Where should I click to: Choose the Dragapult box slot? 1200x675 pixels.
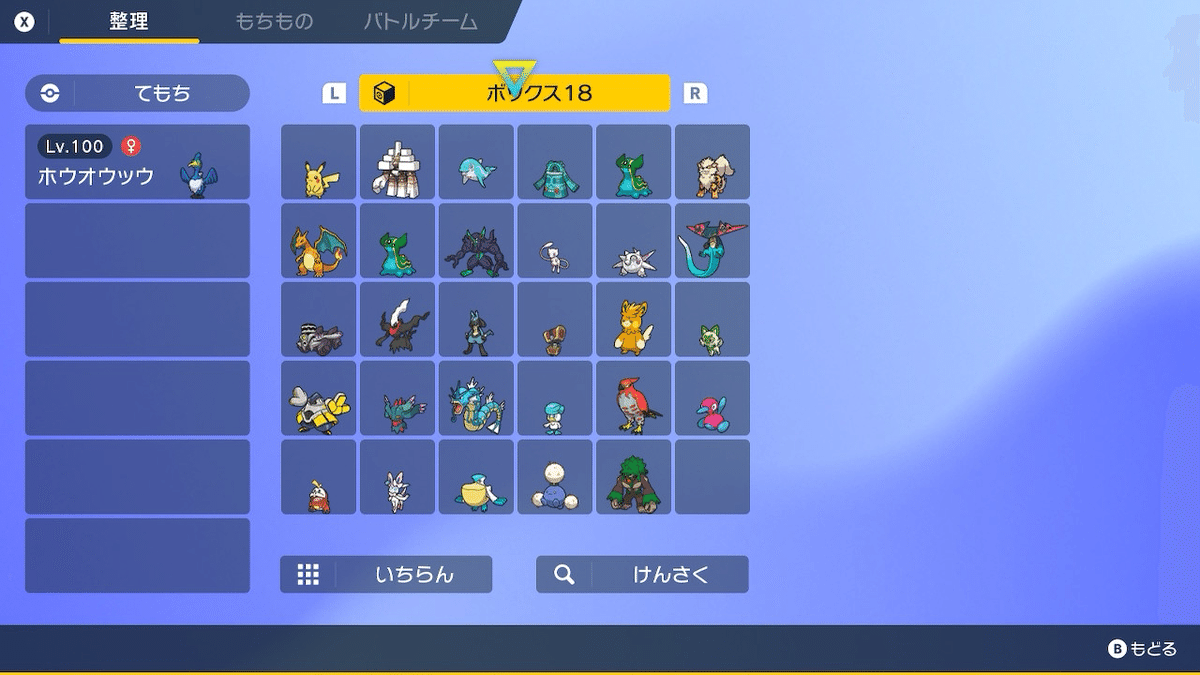(x=712, y=241)
